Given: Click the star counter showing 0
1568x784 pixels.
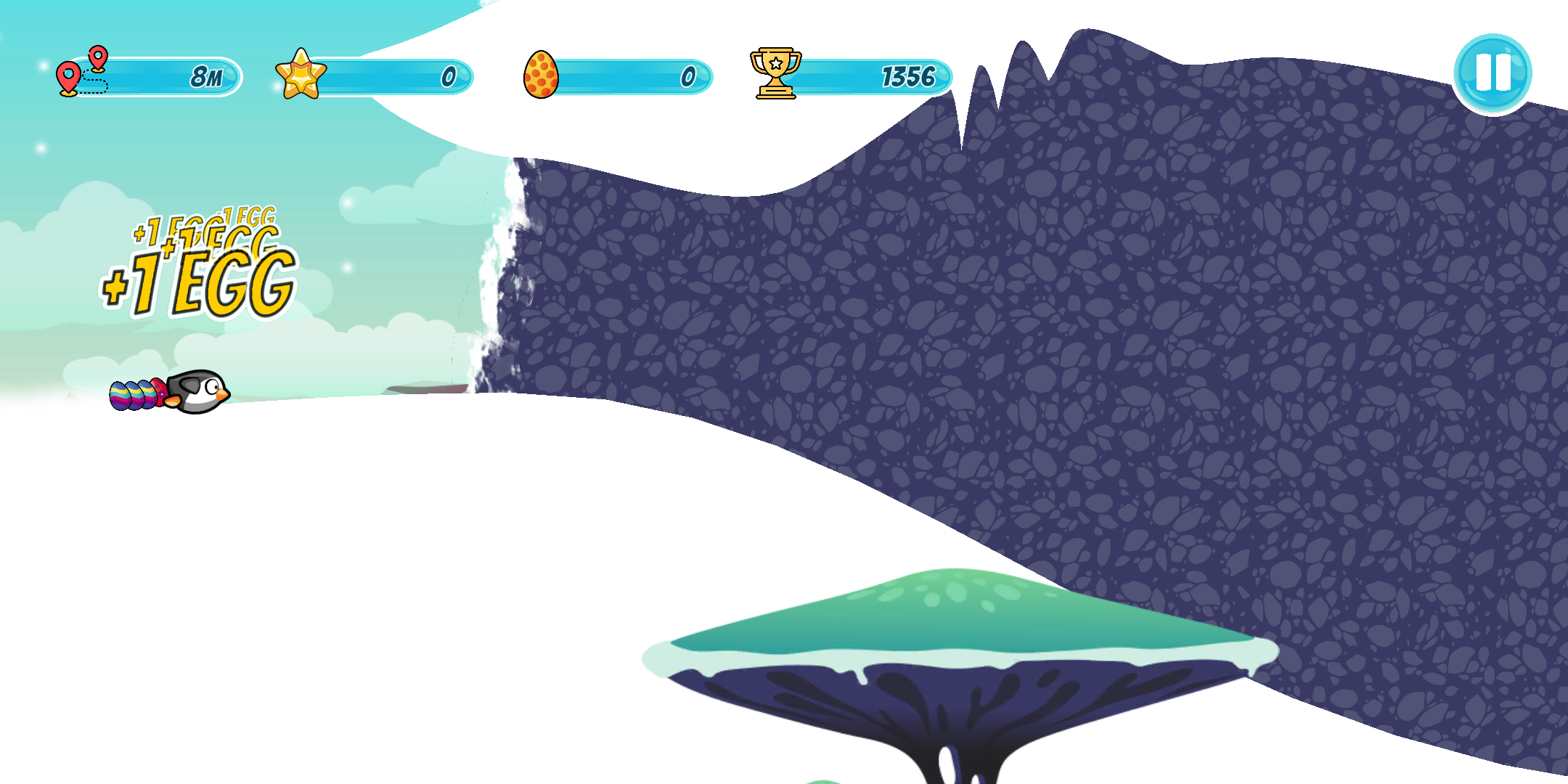Looking at the screenshot, I should tap(449, 75).
